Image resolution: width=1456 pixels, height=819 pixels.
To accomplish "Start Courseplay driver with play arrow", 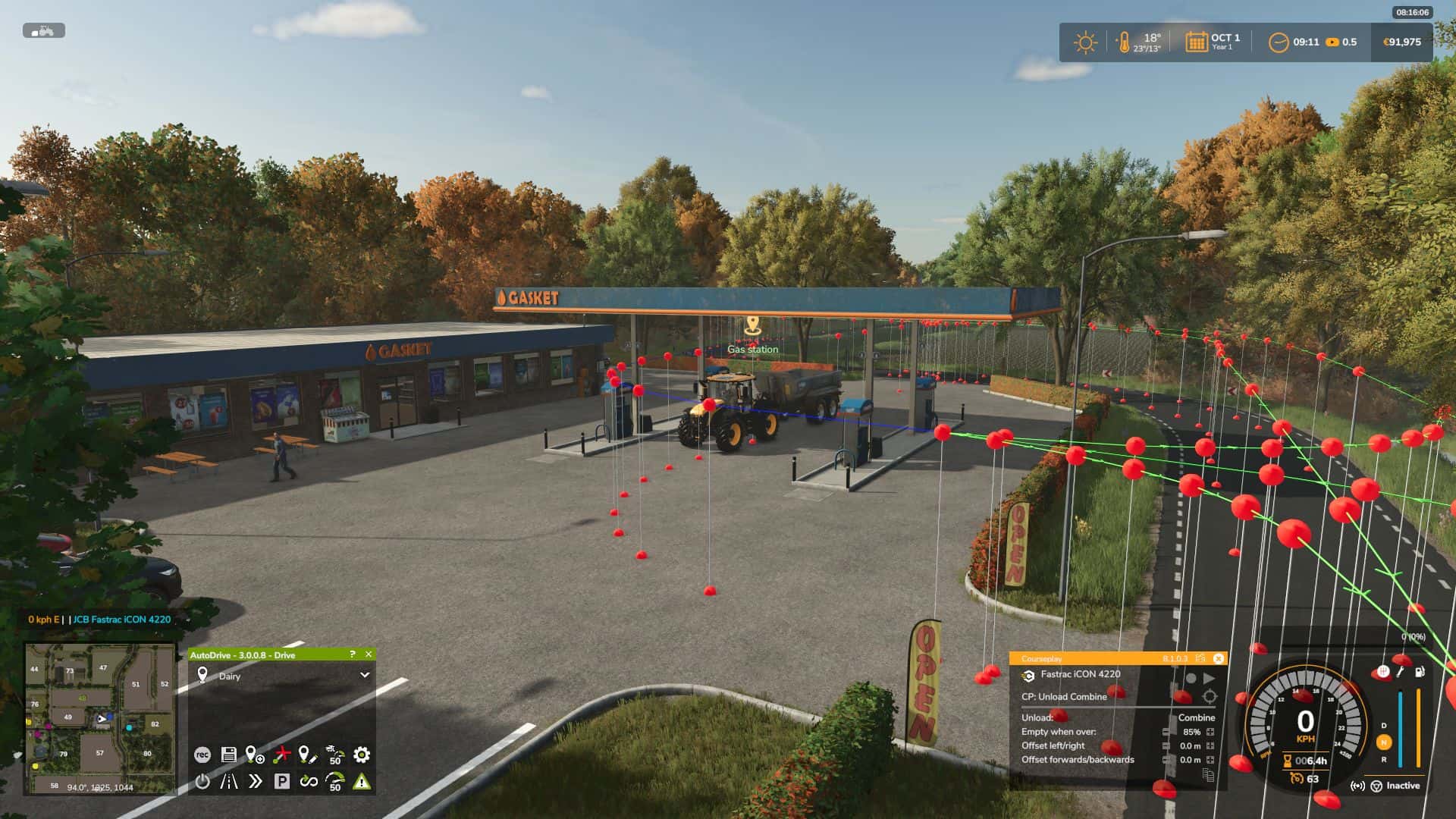I will coord(1209,678).
